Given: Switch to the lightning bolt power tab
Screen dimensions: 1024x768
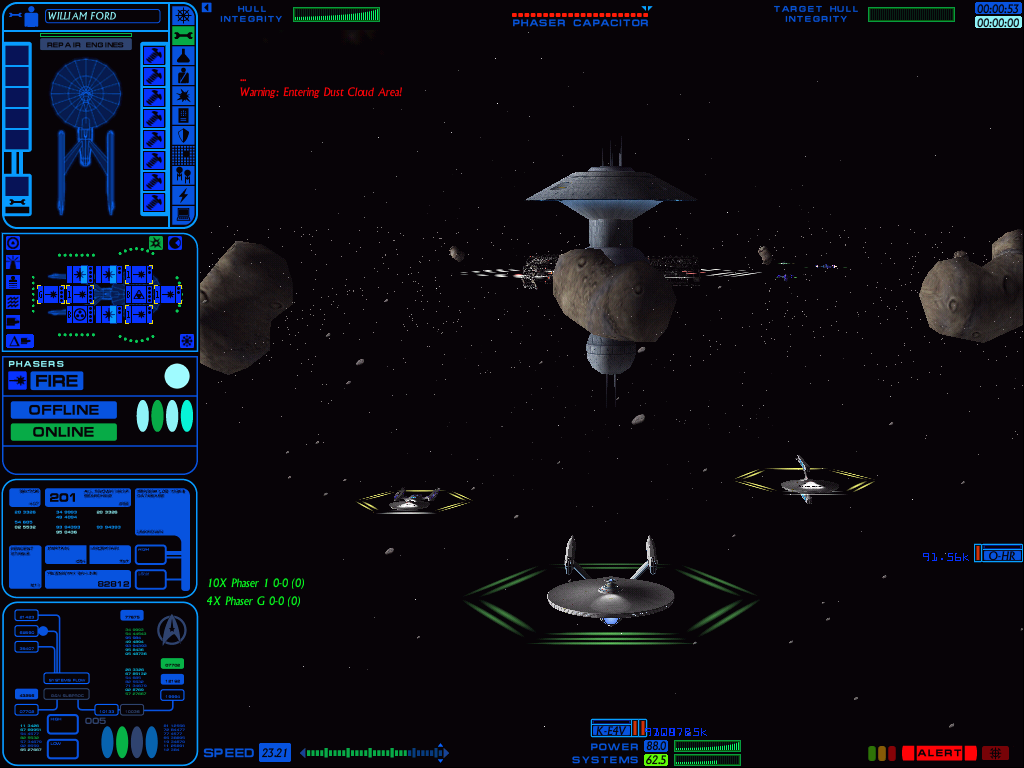Looking at the screenshot, I should 183,195.
